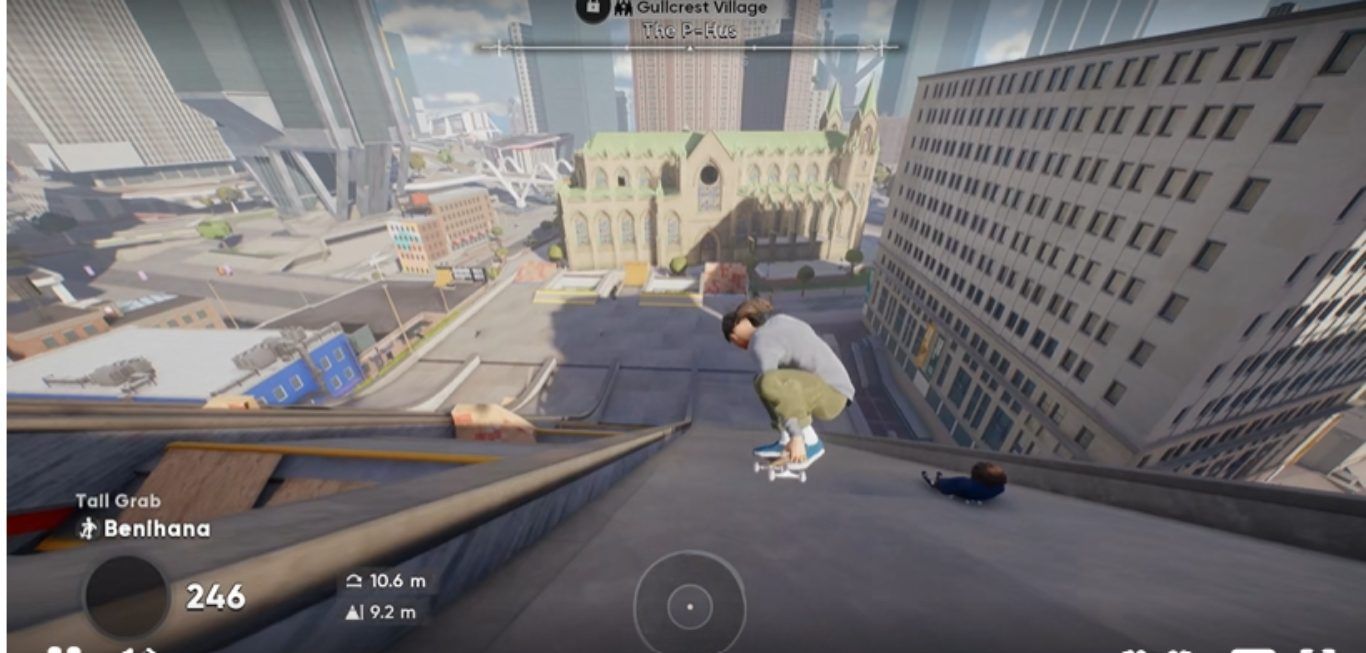Click the lock icon beside Gullcrest Village
1366x653 pixels.
pyautogui.click(x=592, y=8)
